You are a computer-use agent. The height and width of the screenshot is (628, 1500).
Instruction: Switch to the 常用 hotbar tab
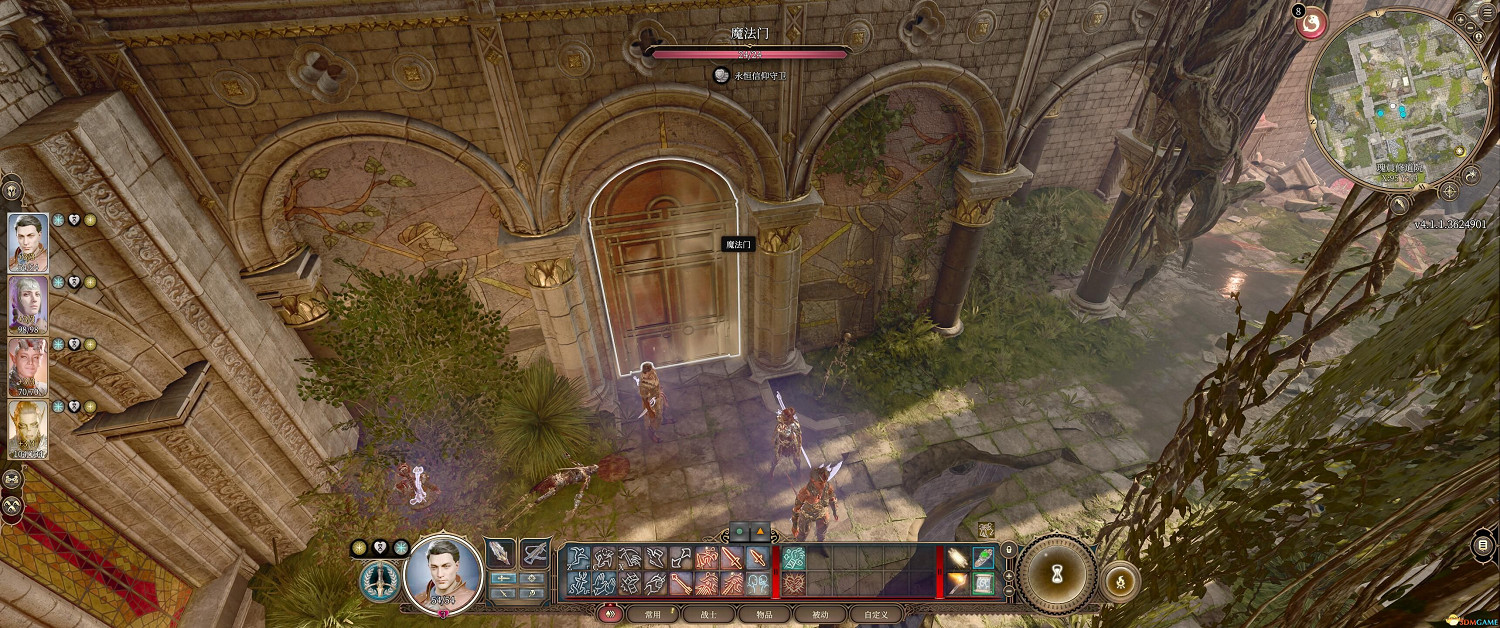click(x=652, y=614)
